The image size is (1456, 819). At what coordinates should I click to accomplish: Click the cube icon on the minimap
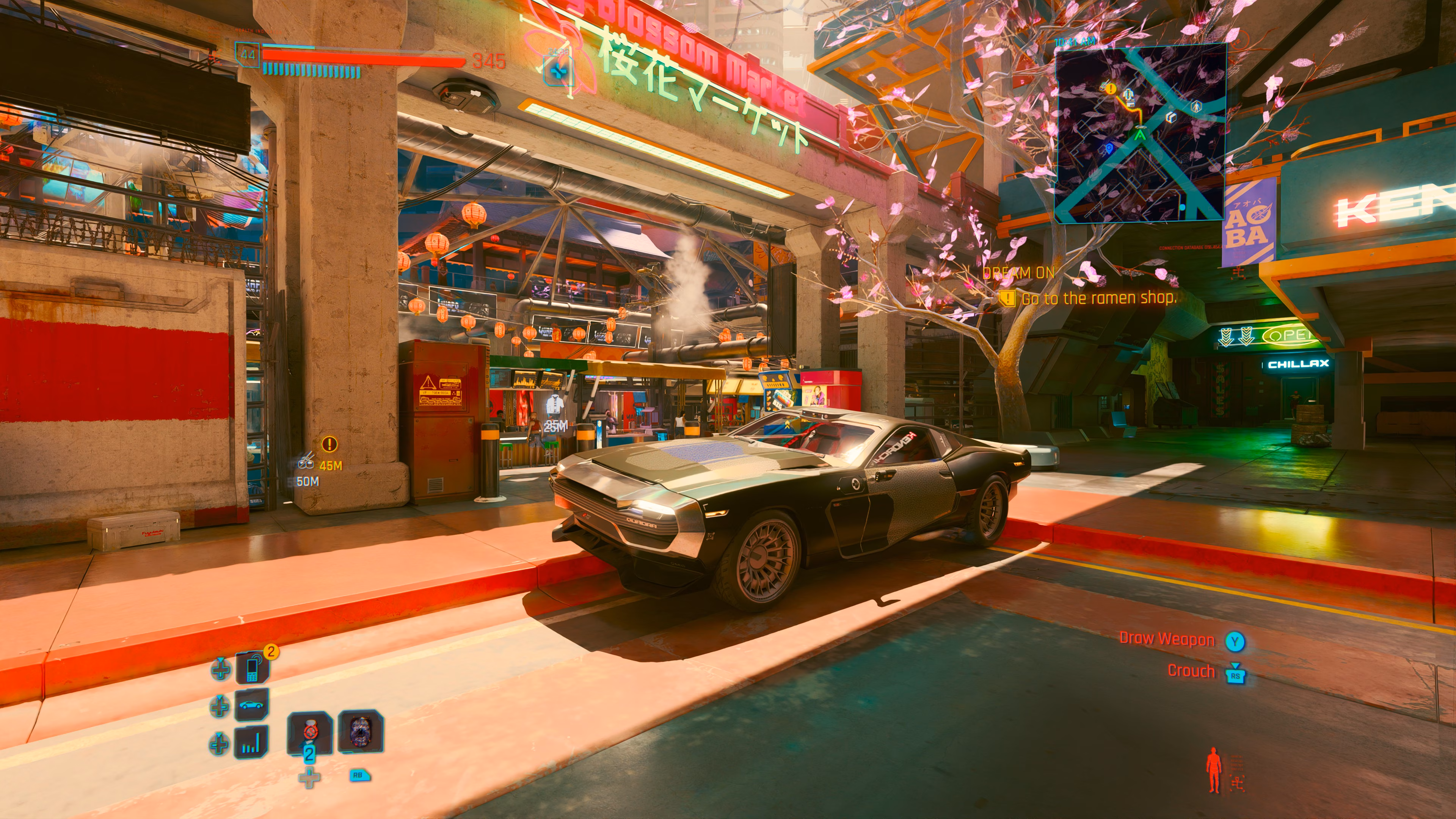point(1171,117)
